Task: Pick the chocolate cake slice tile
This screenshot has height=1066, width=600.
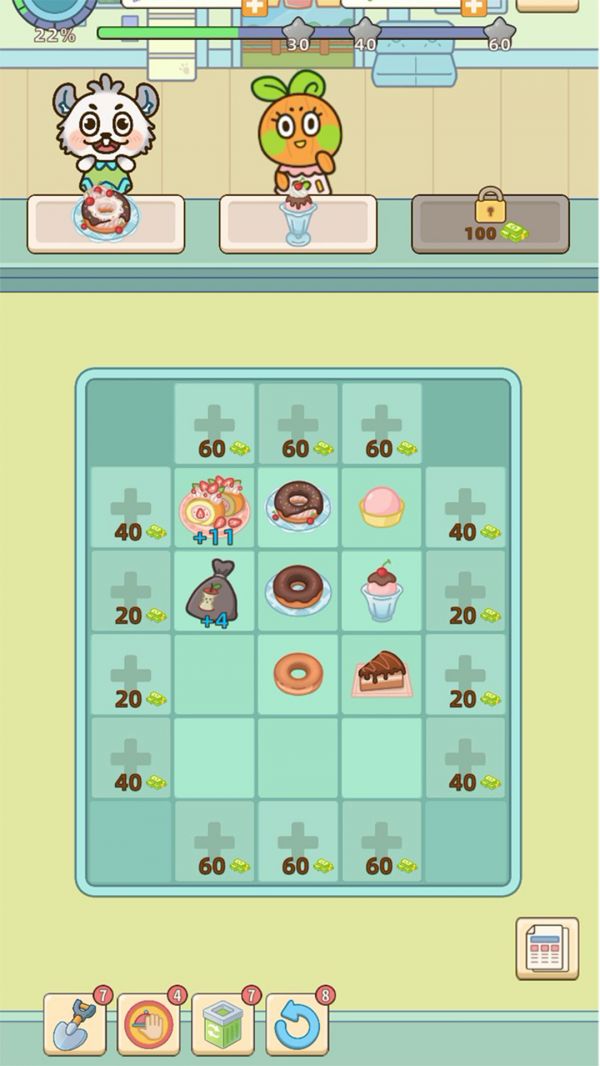Action: pos(381,674)
